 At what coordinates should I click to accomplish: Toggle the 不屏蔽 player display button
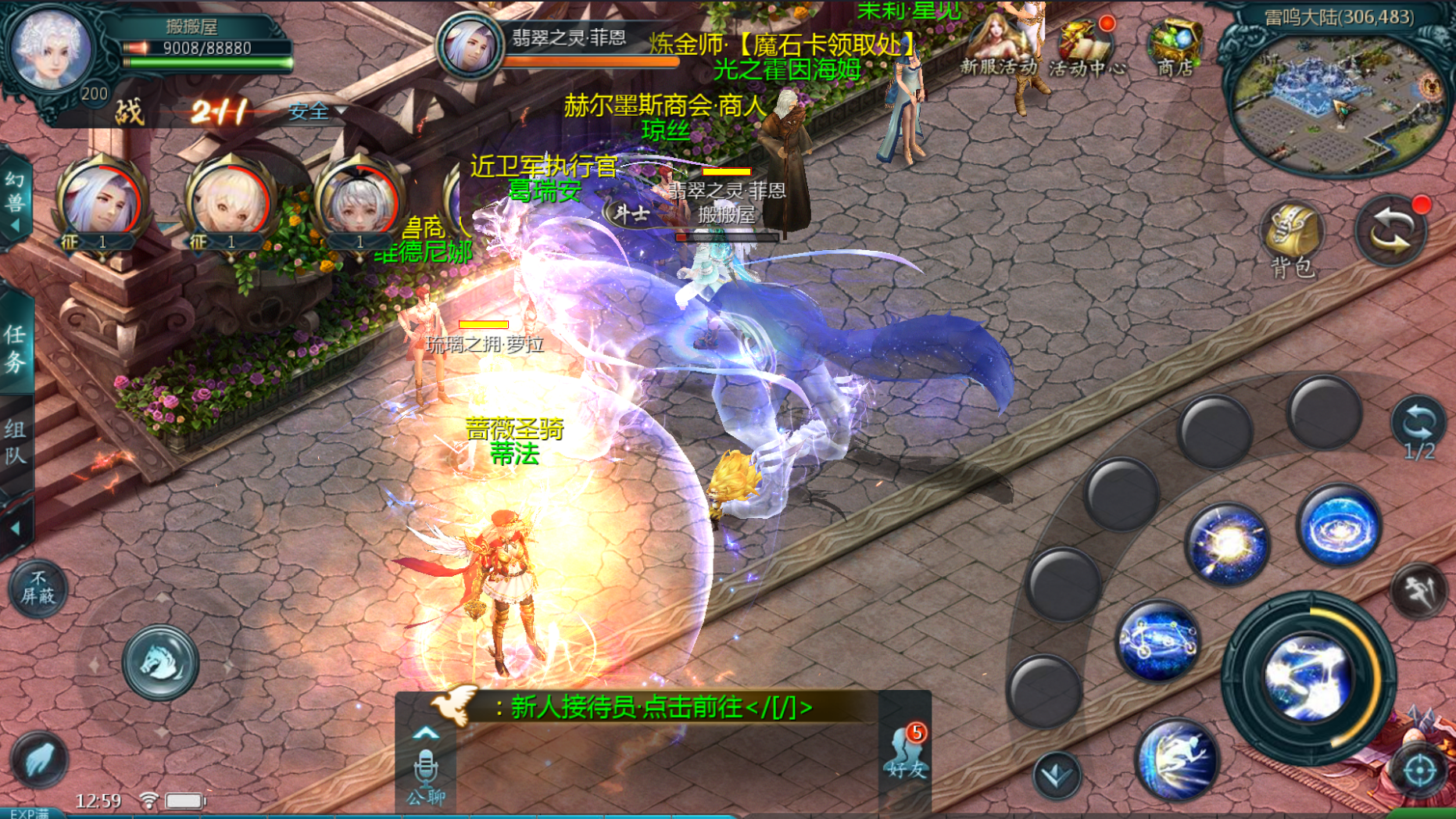point(38,588)
